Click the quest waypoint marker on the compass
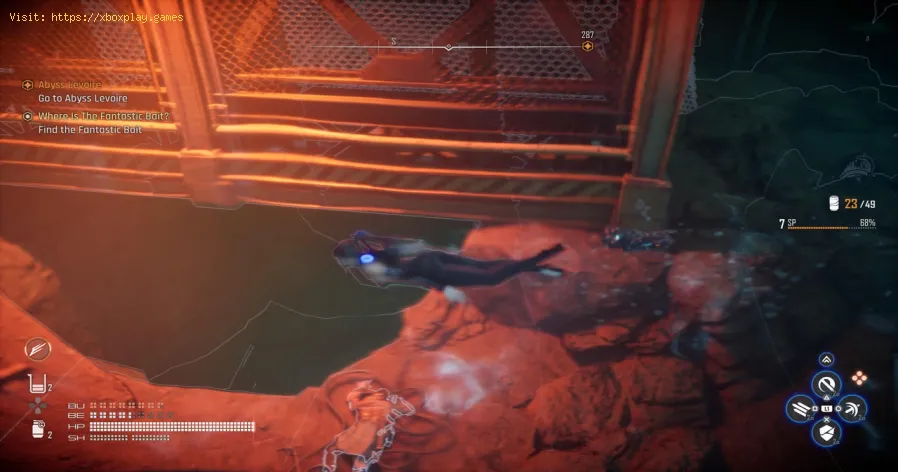Screen dimensions: 898x472 tap(587, 46)
